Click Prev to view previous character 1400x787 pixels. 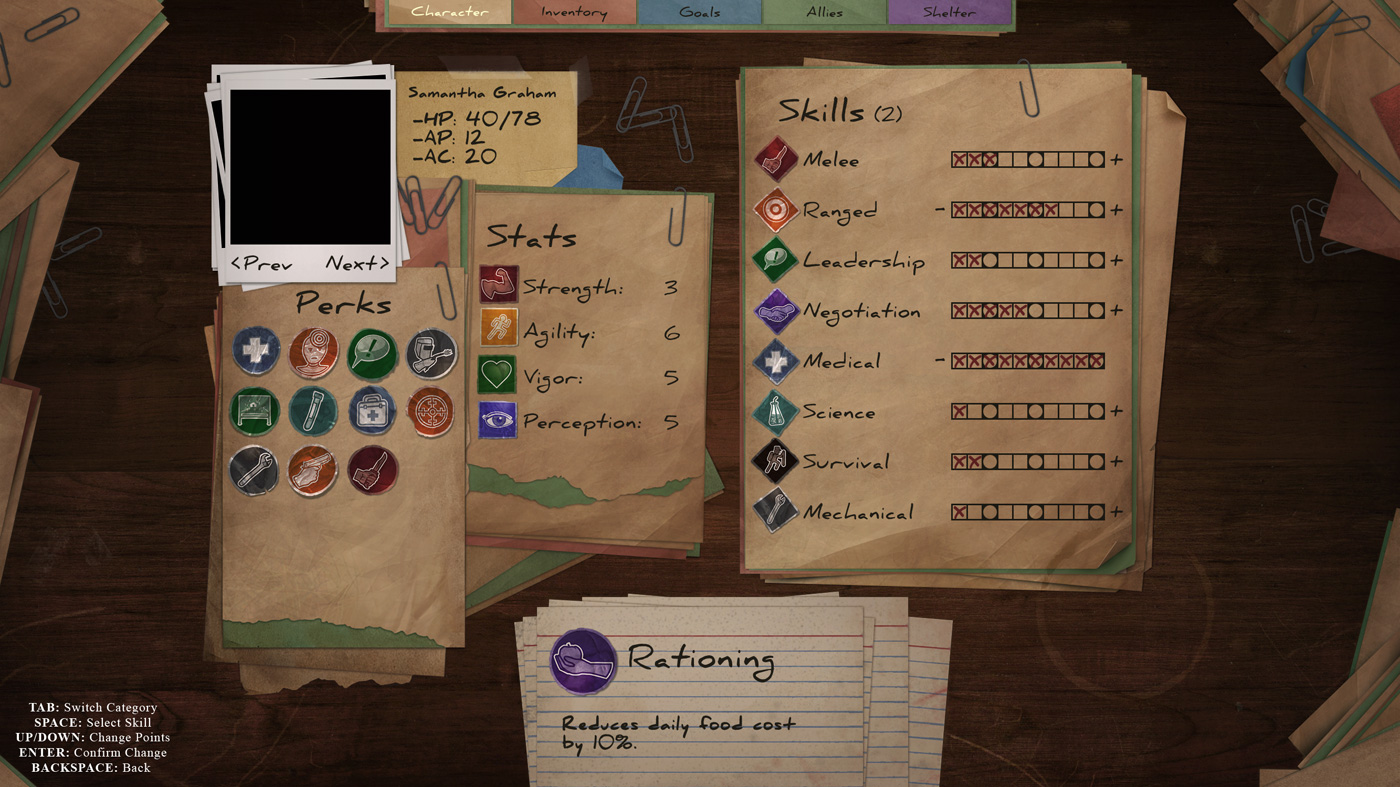(262, 264)
